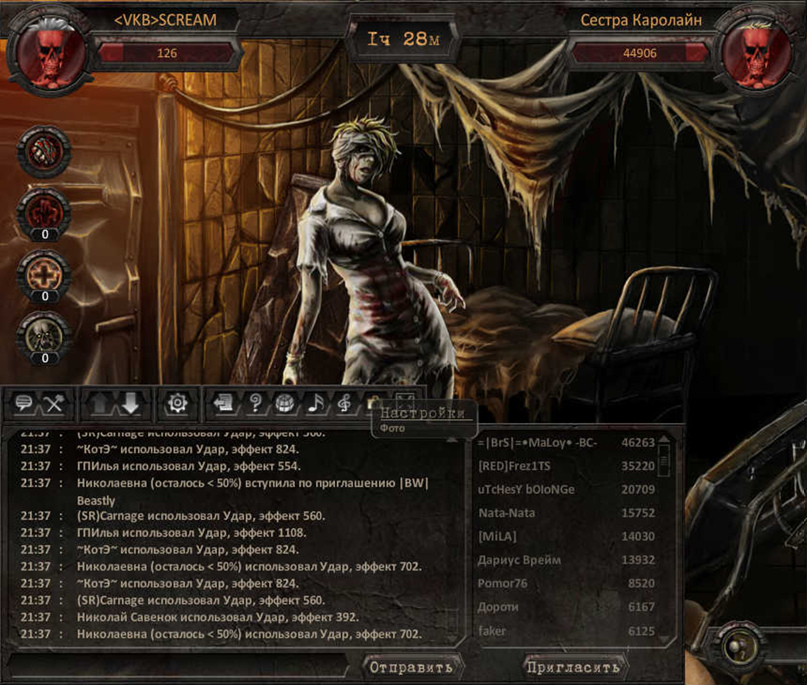Select the pale skull creature ability icon
Screen dimensions: 807x685
pos(44,334)
